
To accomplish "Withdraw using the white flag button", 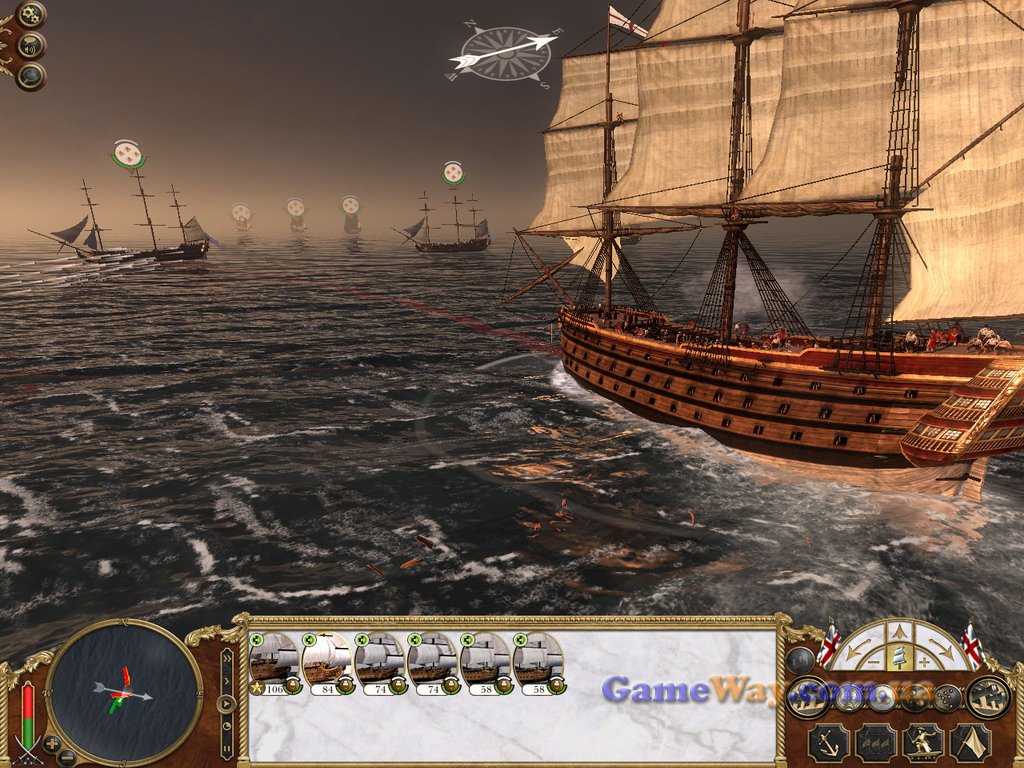I will coord(969,742).
